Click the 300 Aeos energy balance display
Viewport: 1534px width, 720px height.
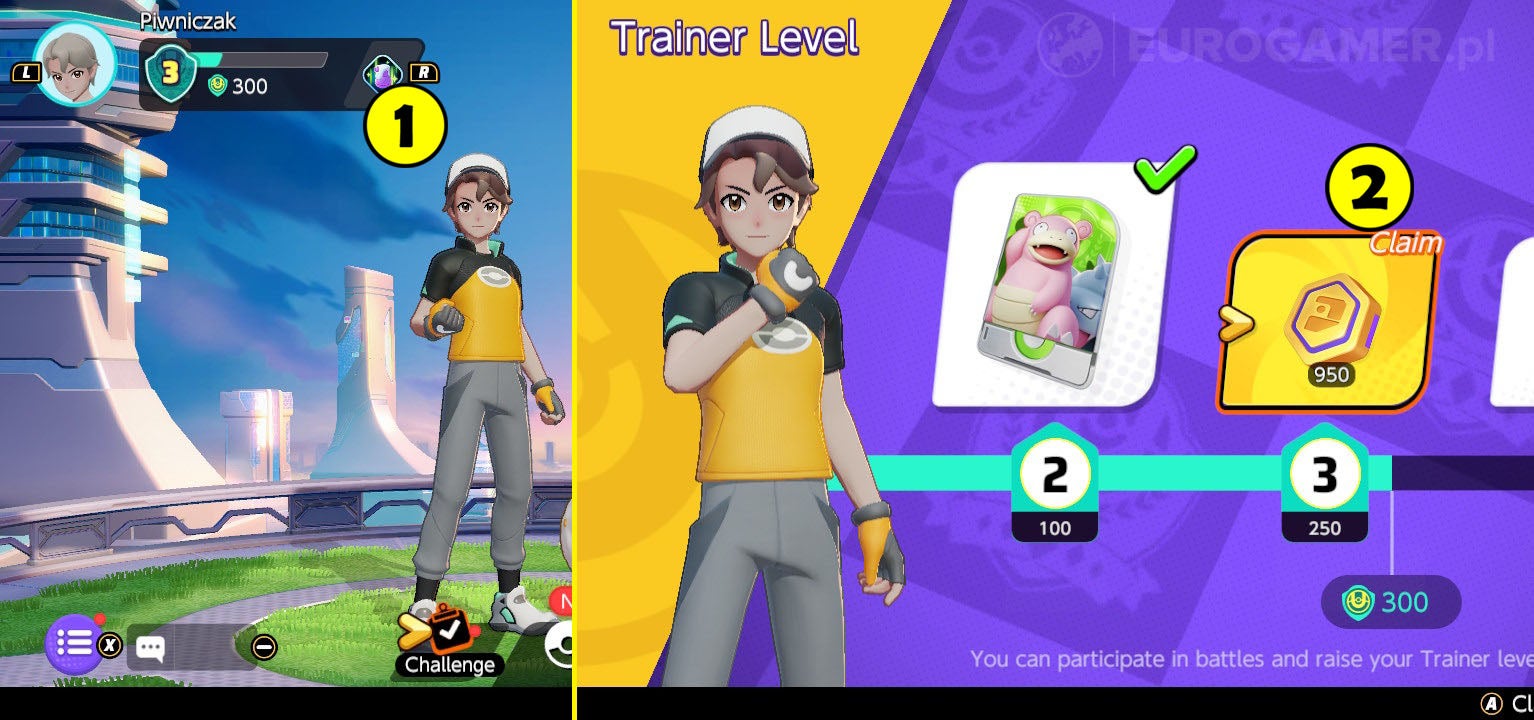tap(1390, 602)
